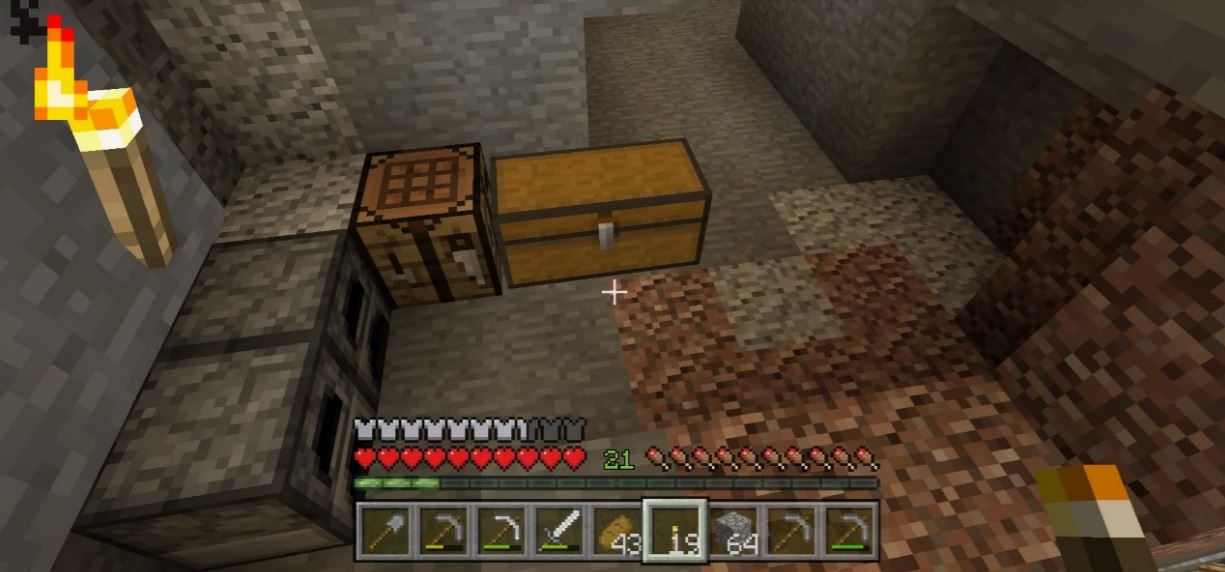Choose the iron sword hotbar slot

[x=558, y=530]
